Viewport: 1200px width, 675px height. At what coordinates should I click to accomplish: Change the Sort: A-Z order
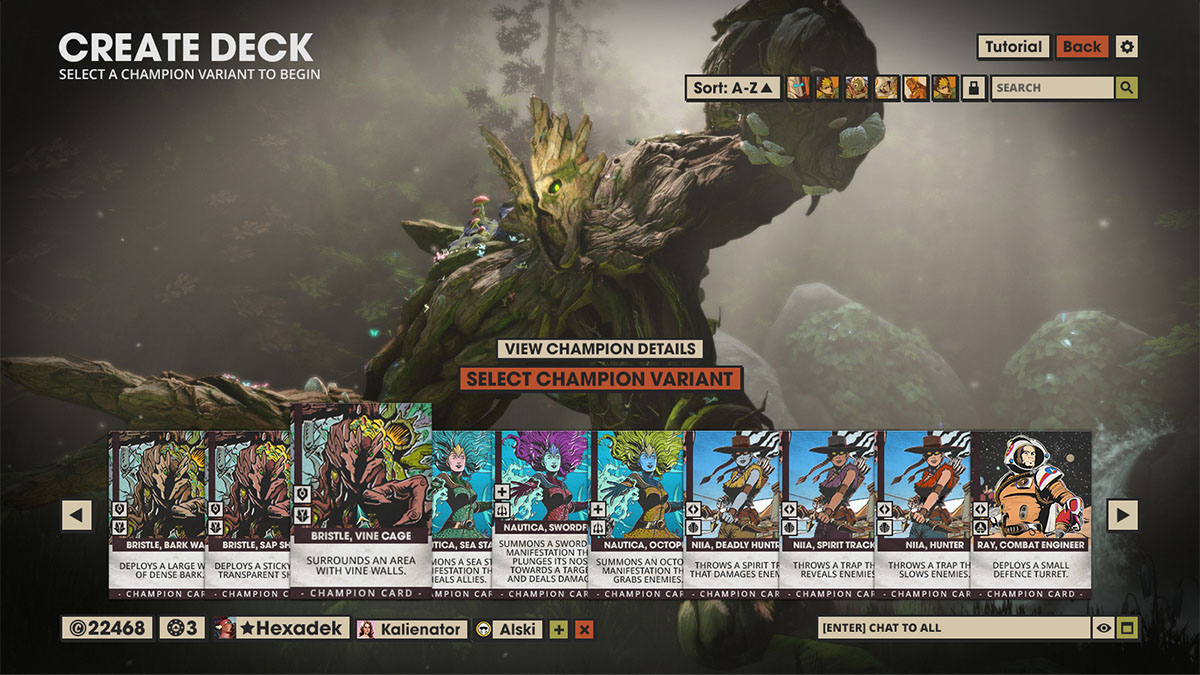coord(734,88)
